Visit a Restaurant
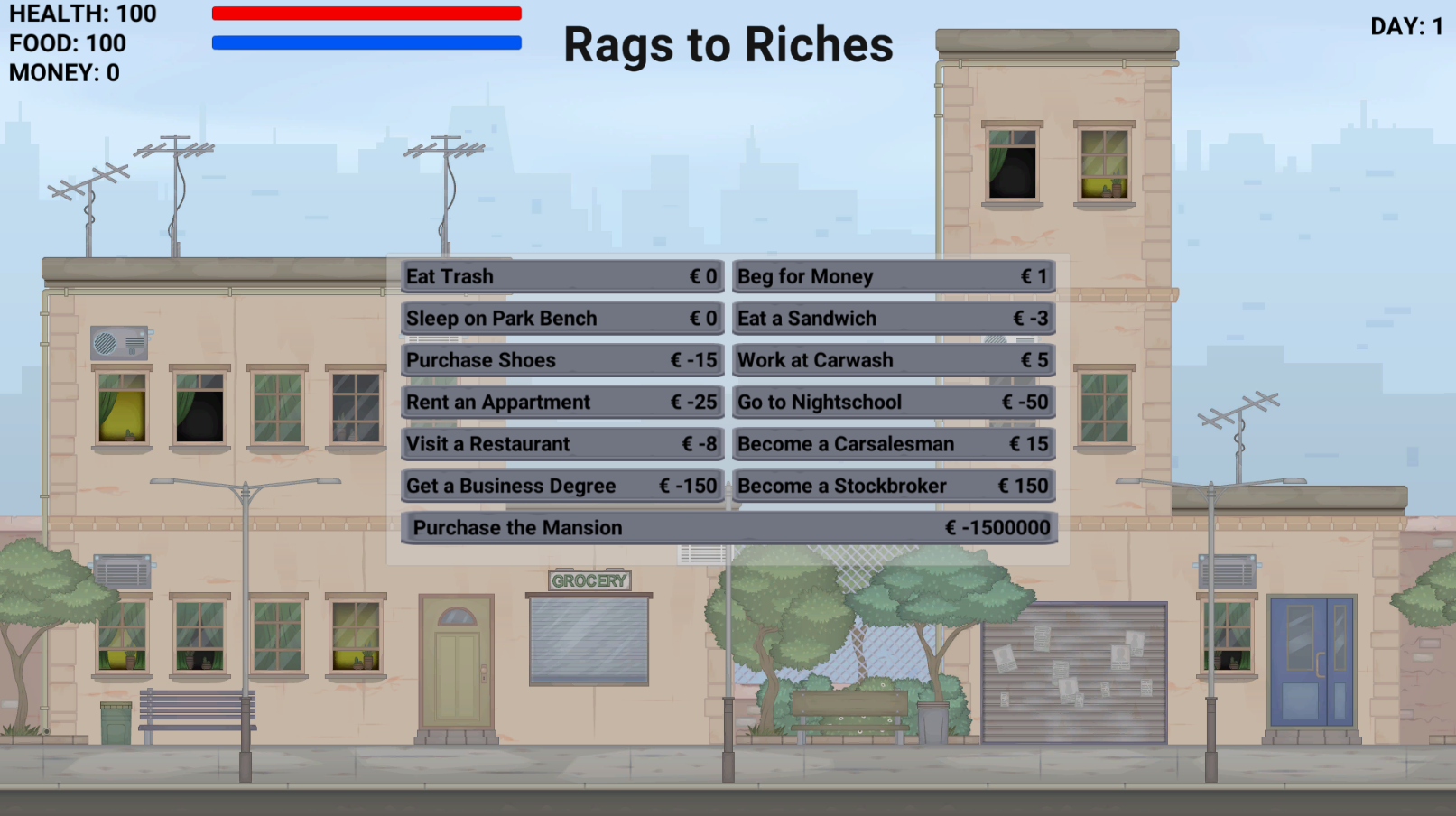Viewport: 1456px width, 816px height. pos(561,444)
